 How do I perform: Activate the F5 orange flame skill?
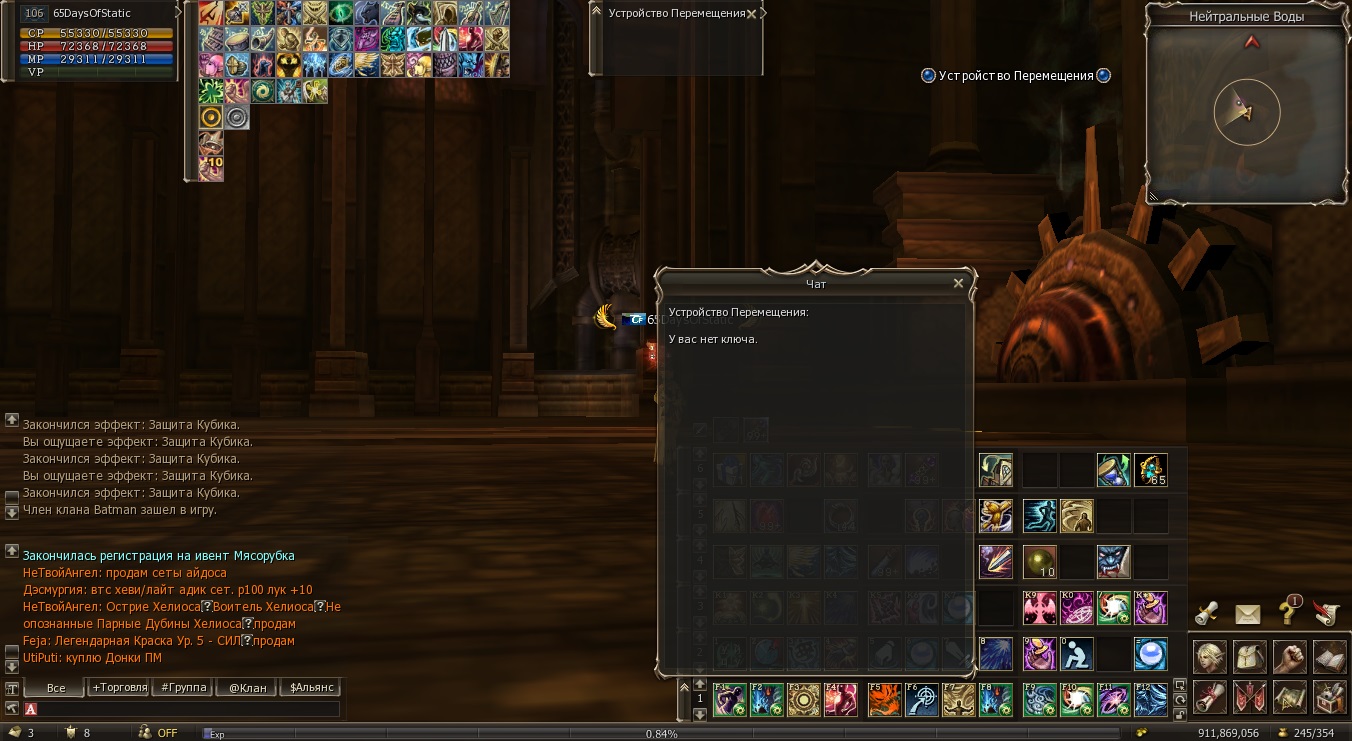tap(883, 700)
